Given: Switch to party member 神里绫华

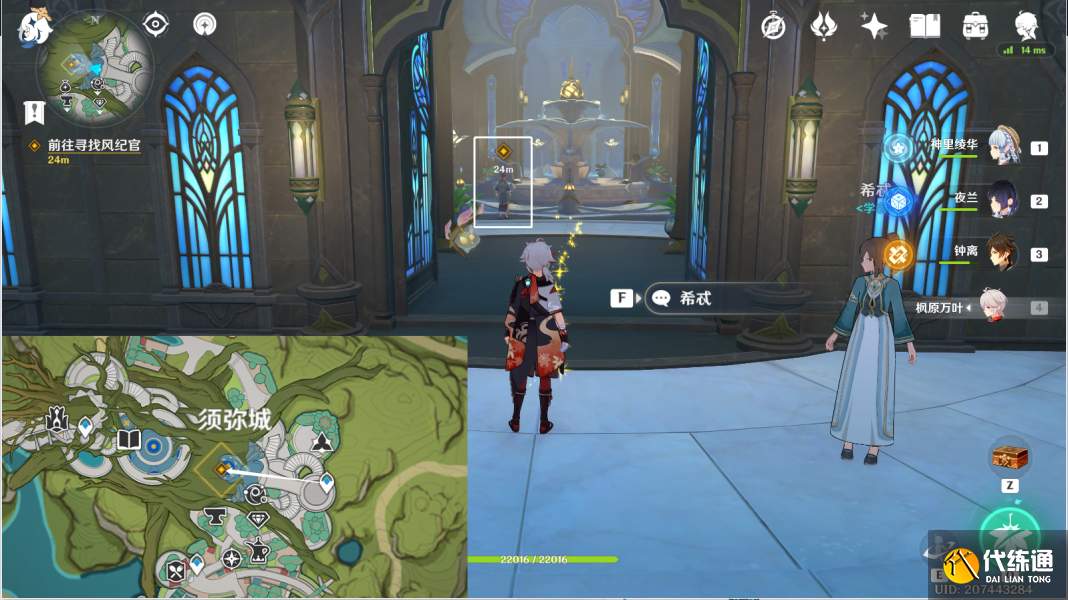Looking at the screenshot, I should point(1003,147).
